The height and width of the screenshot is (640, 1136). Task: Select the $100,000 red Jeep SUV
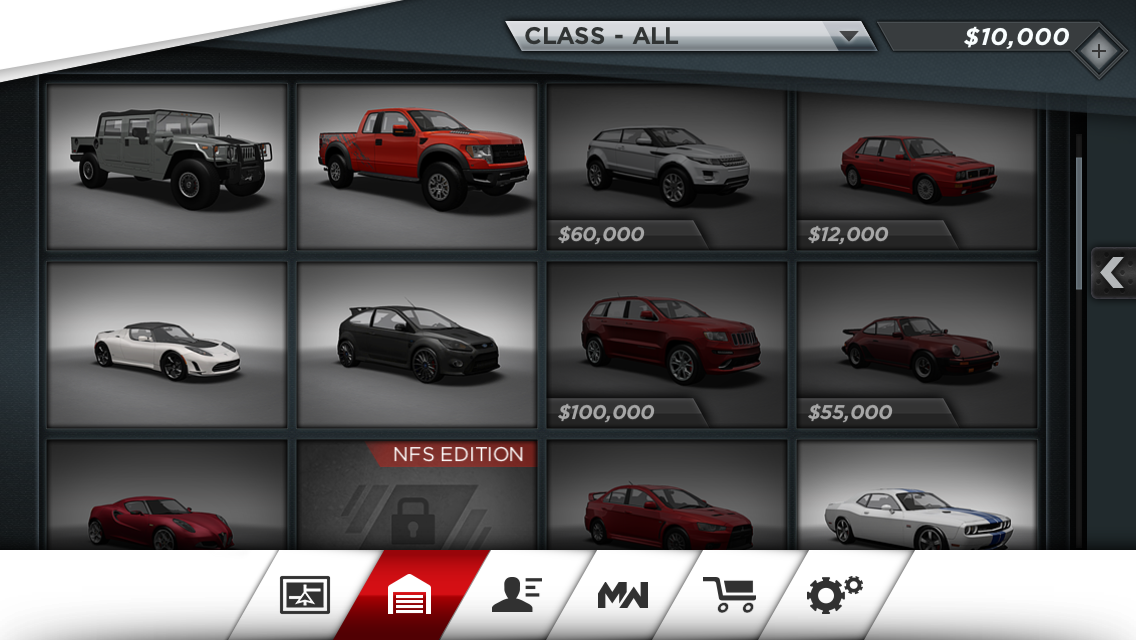click(x=667, y=344)
